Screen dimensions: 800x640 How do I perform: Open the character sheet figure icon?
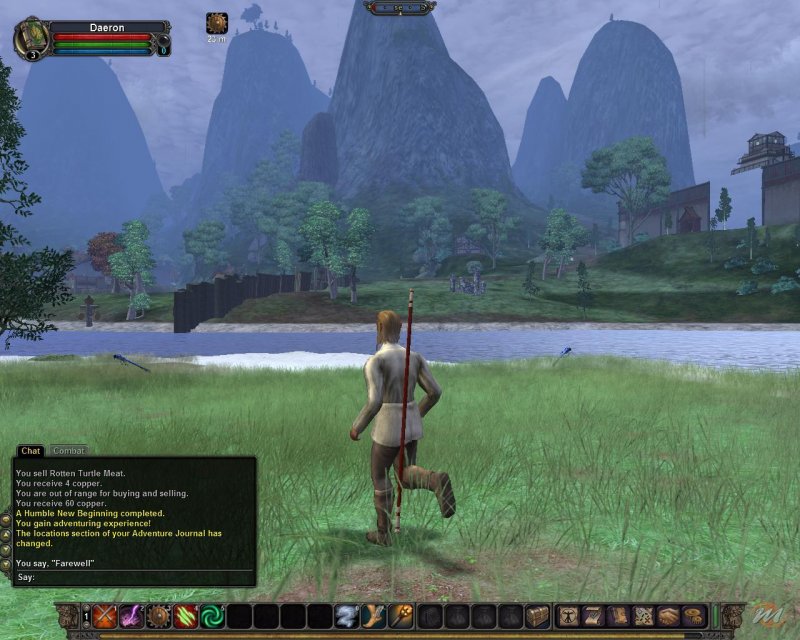click(x=568, y=616)
